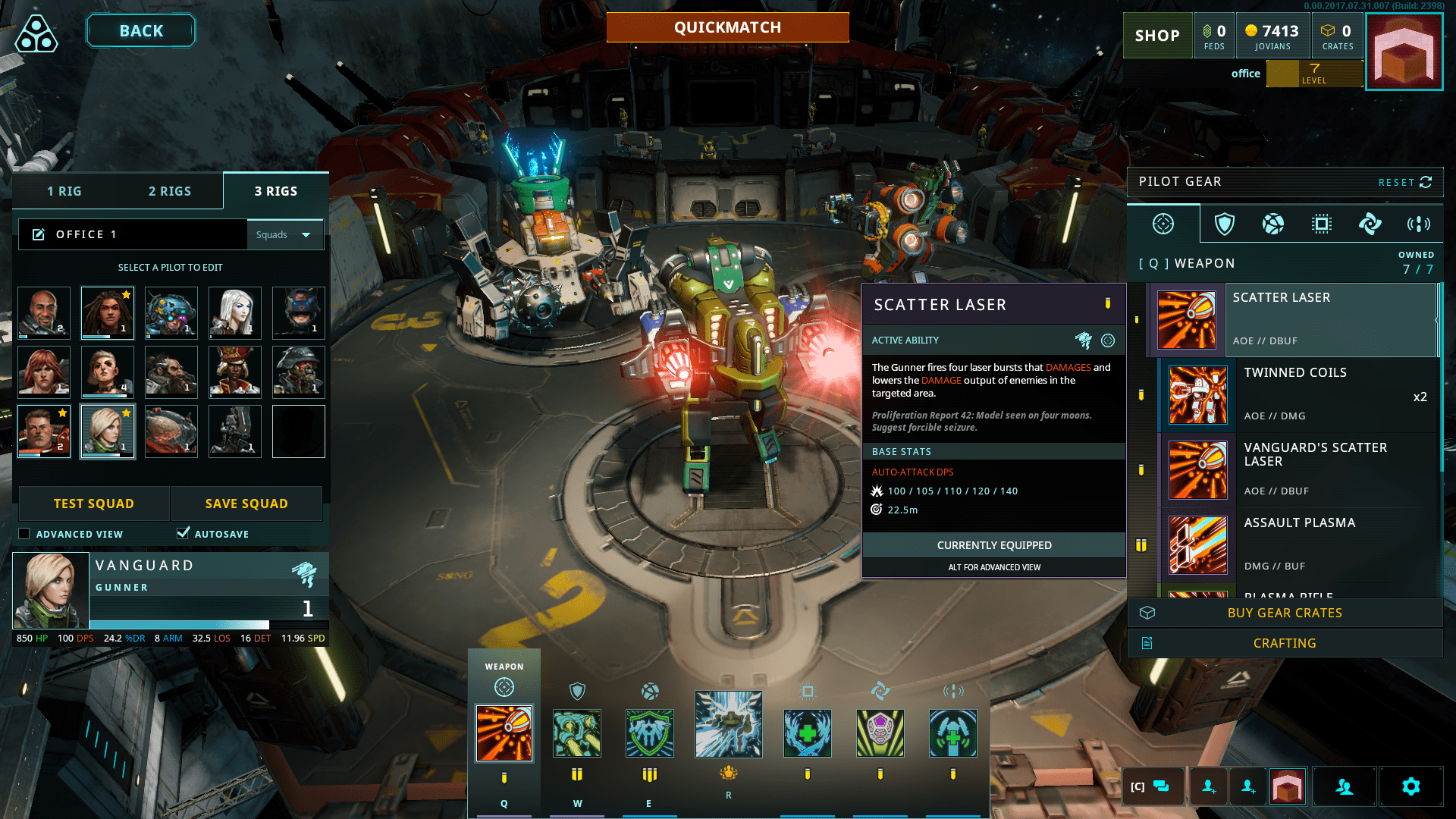Enable the ADVANCED VIEW checkbox
This screenshot has height=819, width=1456.
(24, 534)
